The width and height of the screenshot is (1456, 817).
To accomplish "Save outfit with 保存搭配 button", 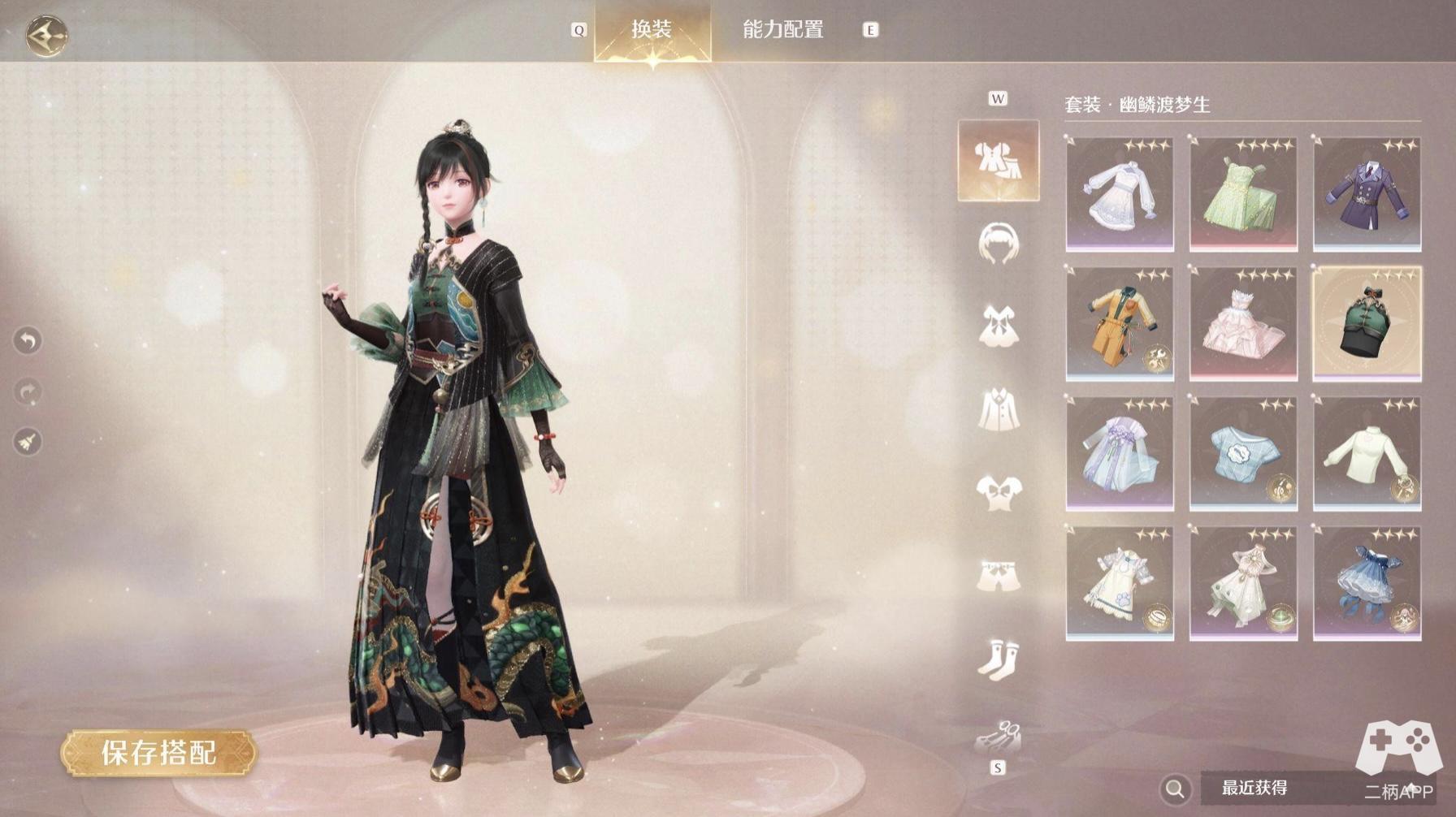I will click(x=159, y=753).
